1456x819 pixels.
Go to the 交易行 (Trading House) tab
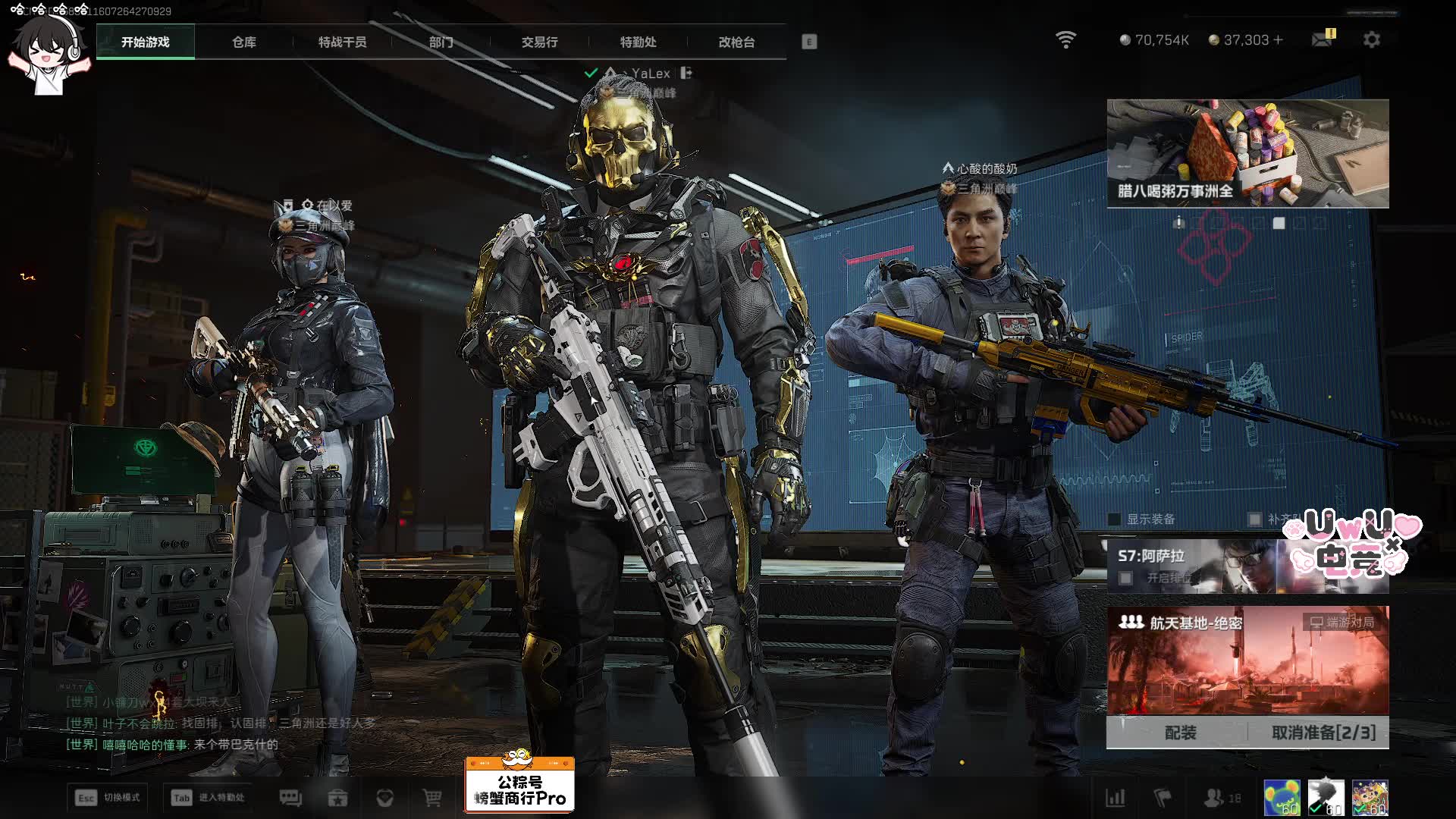pyautogui.click(x=539, y=42)
